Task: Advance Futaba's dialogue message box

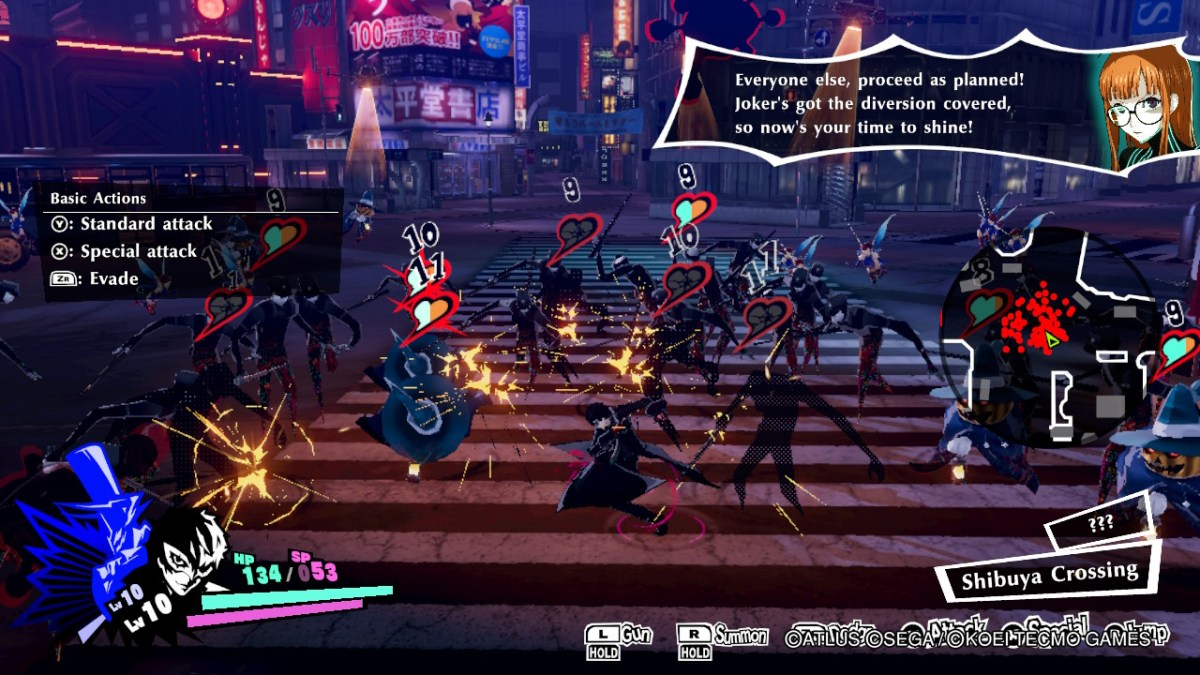Action: (880, 103)
